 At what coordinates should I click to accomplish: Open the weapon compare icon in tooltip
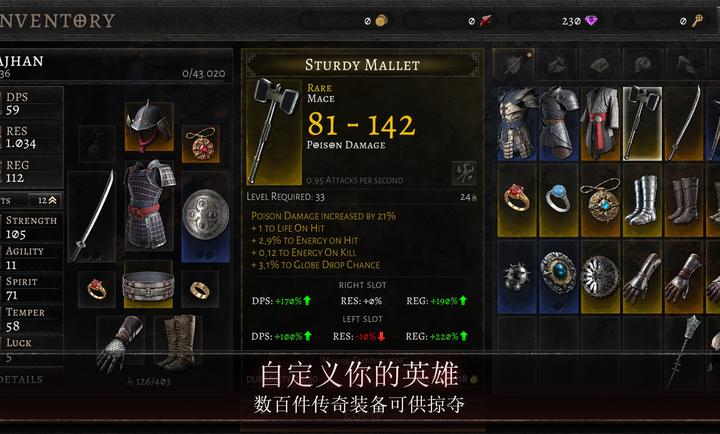point(462,172)
